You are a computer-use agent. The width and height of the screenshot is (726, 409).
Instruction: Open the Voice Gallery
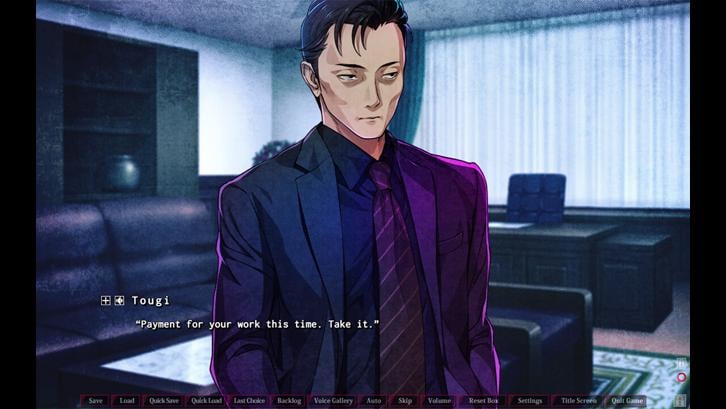pyautogui.click(x=333, y=401)
